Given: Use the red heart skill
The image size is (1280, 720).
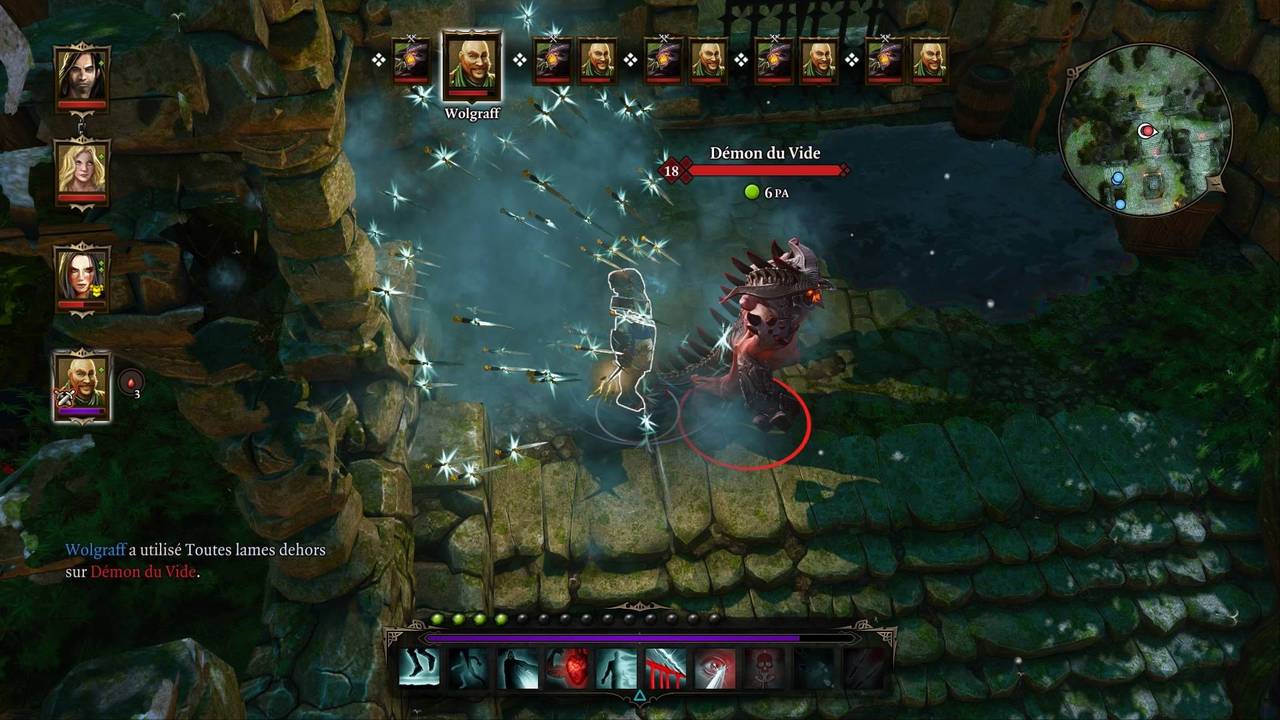Looking at the screenshot, I should pos(567,668).
